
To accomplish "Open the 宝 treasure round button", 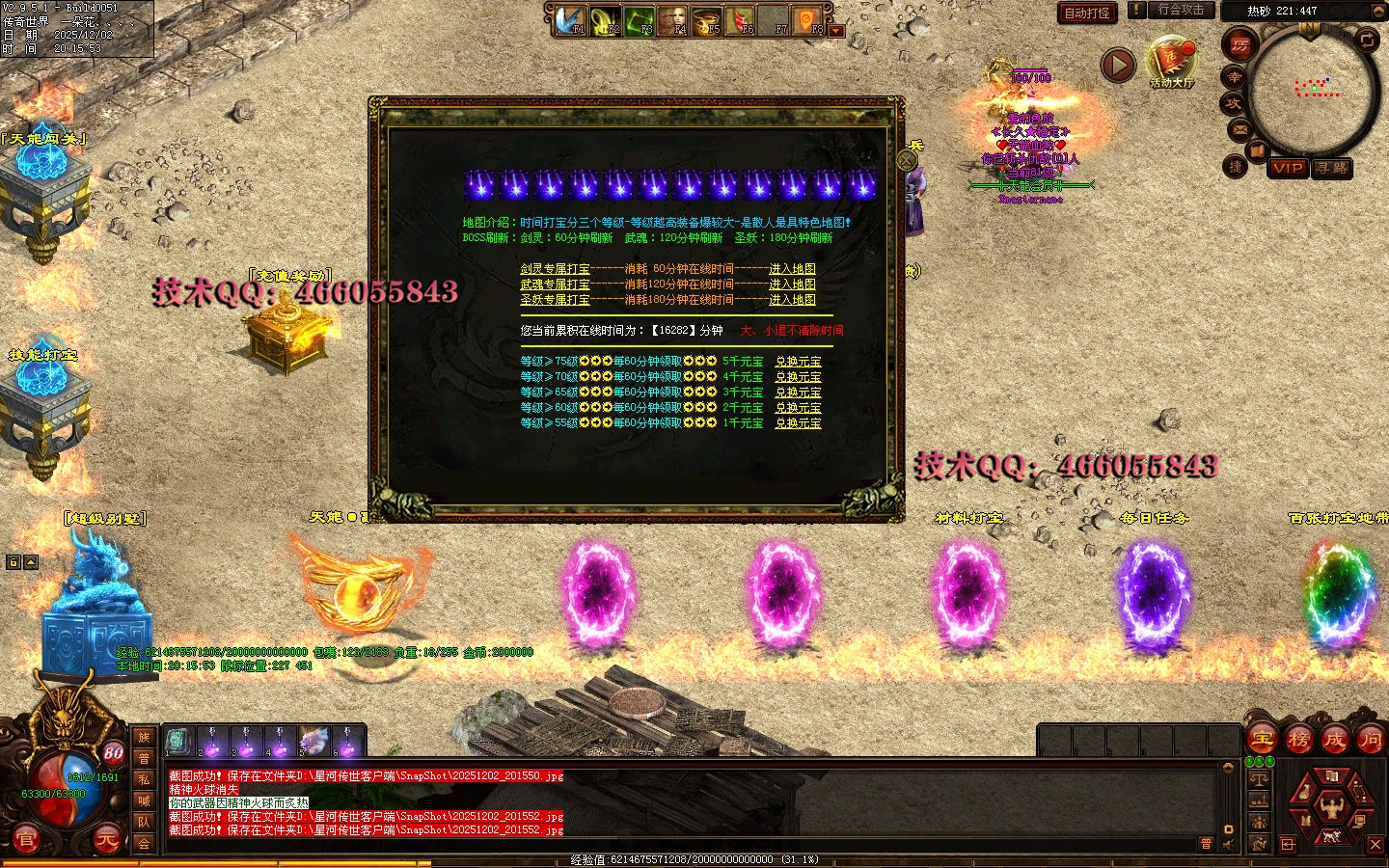I will 1262,740.
